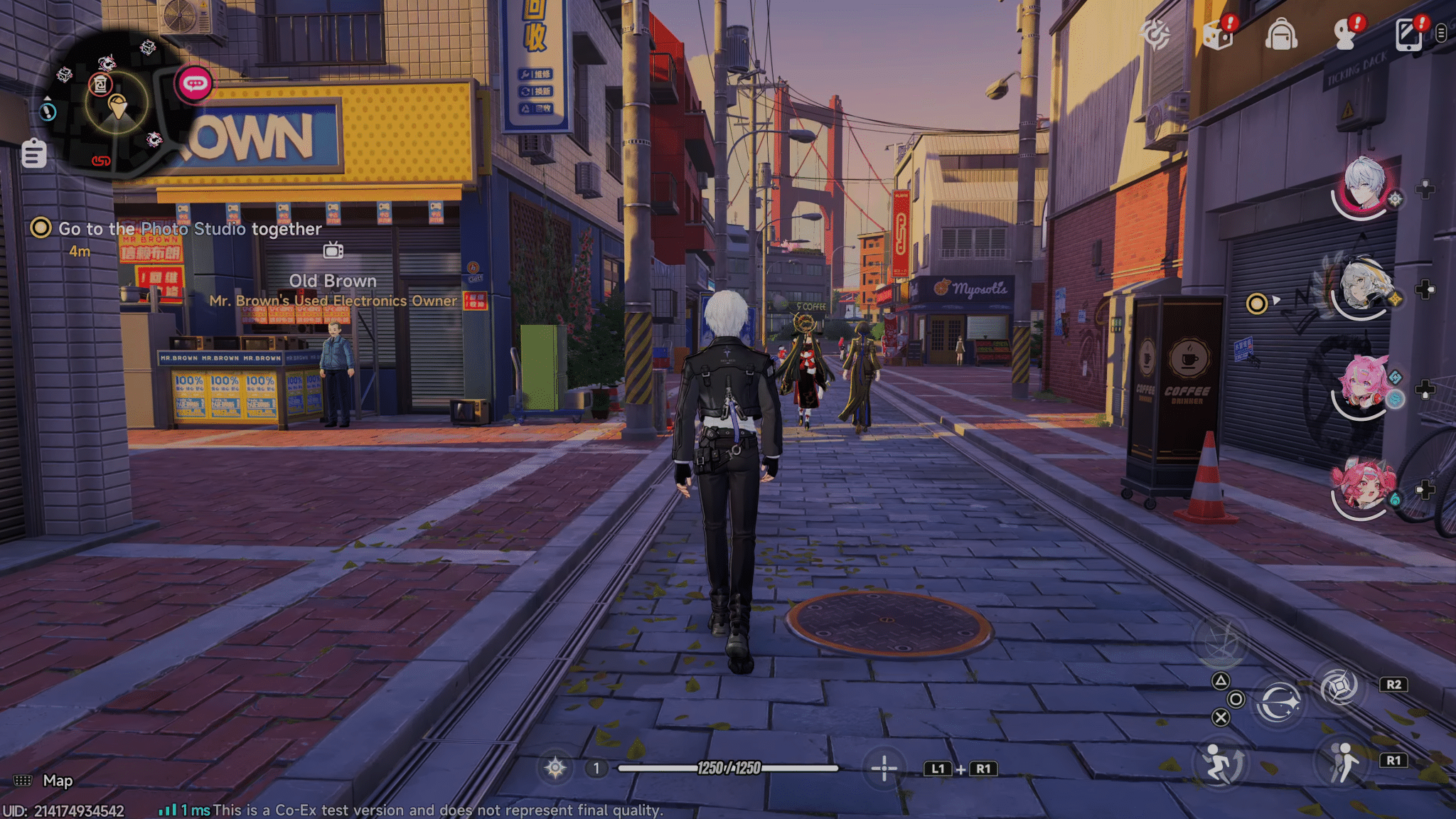Open the dice cube menu icon
Viewport: 1456px width, 819px height.
(1218, 34)
